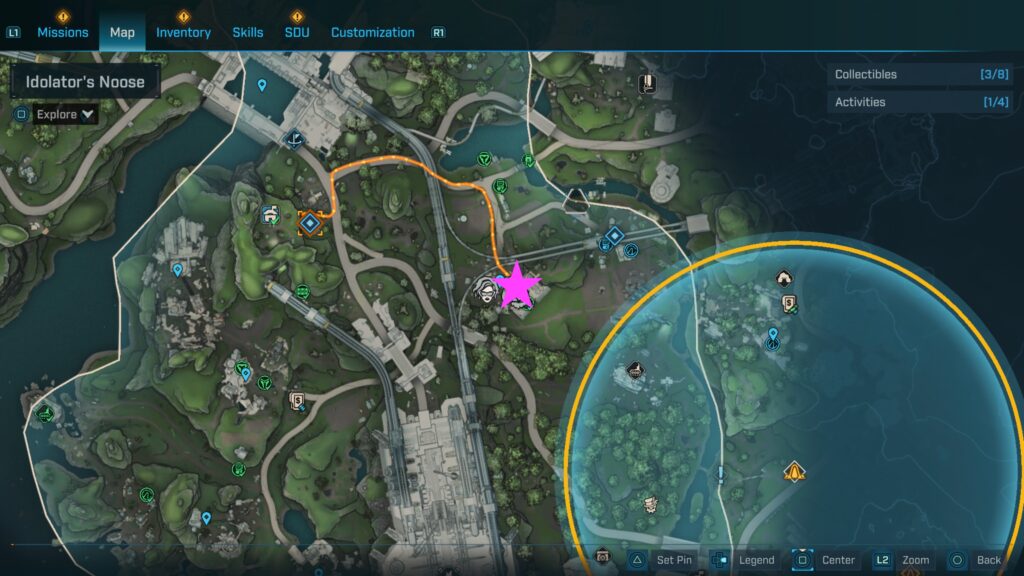This screenshot has width=1024, height=576.
Task: Switch to the Inventory tab
Action: [183, 32]
